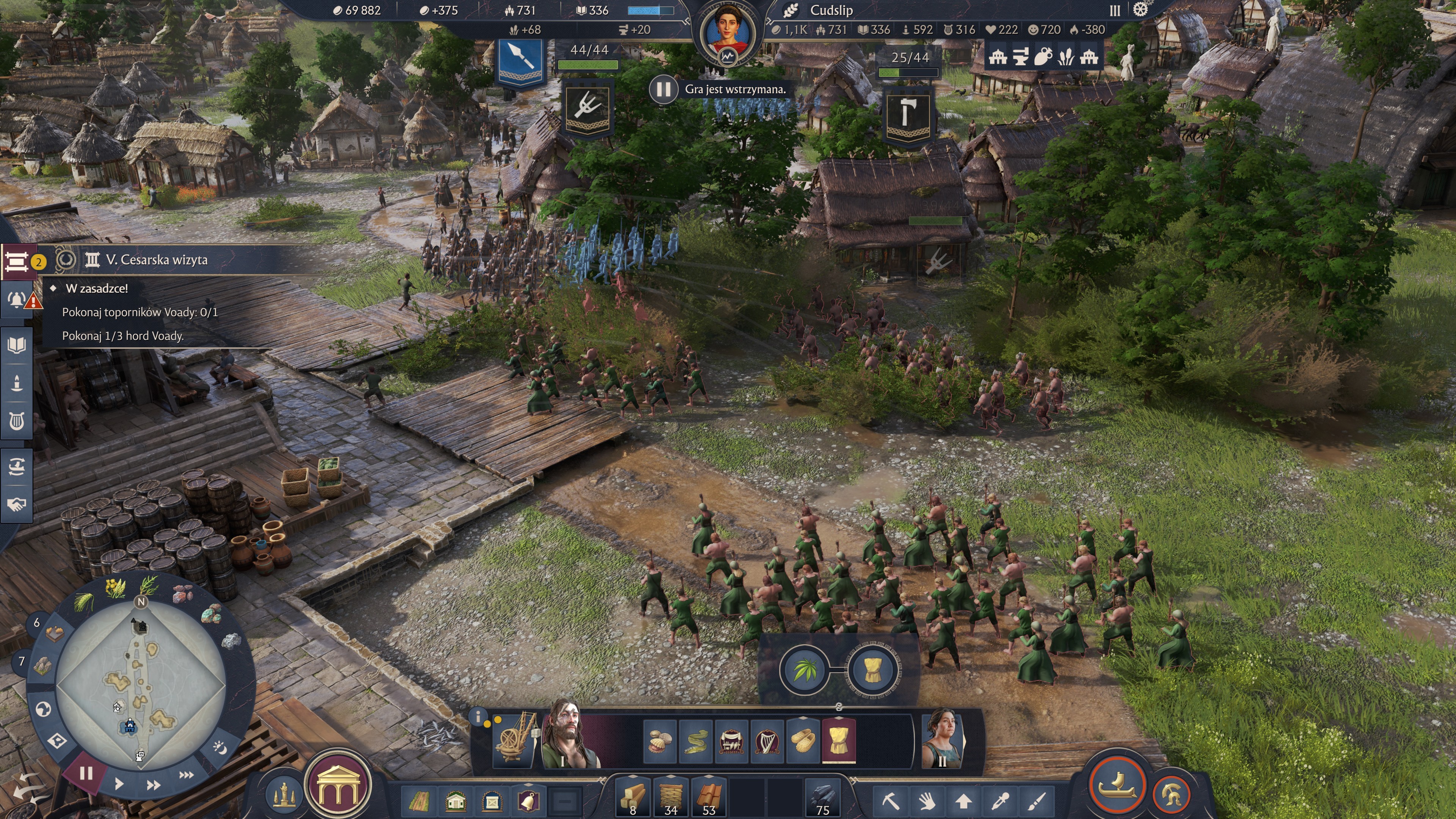Screen dimensions: 1456x819
Task: Set game speed to double fast-forward
Action: coord(152,785)
